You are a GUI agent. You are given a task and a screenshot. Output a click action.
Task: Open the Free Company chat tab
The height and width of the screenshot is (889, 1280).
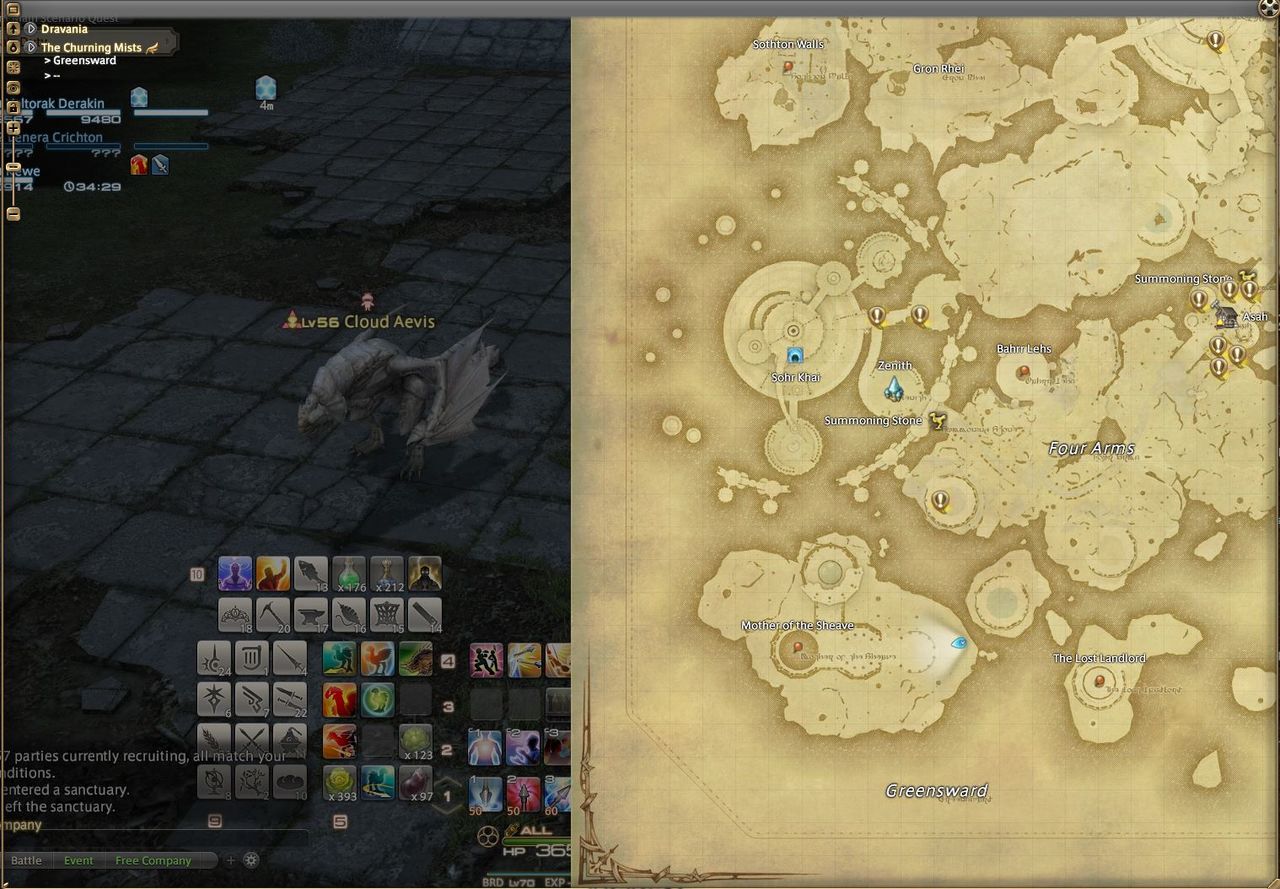coord(152,861)
